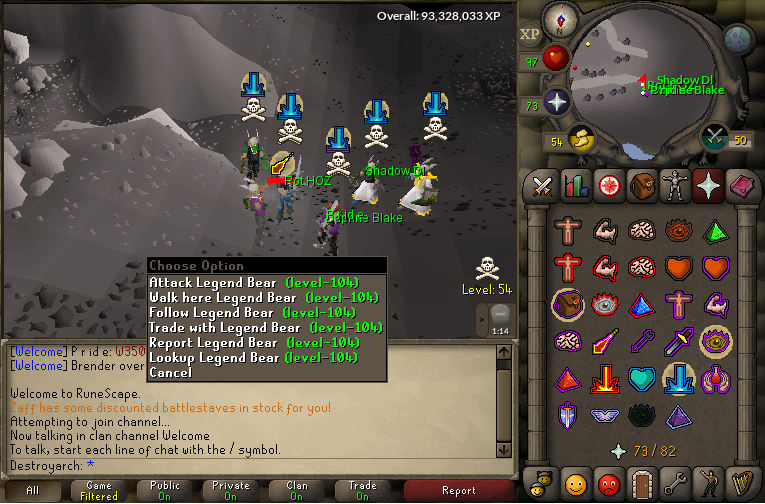Select Walk here Legend Bear option

pyautogui.click(x=265, y=298)
